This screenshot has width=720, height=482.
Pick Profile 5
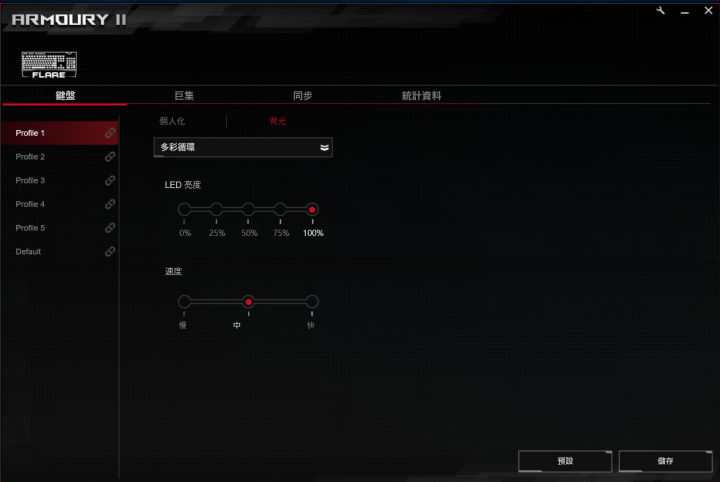58,228
